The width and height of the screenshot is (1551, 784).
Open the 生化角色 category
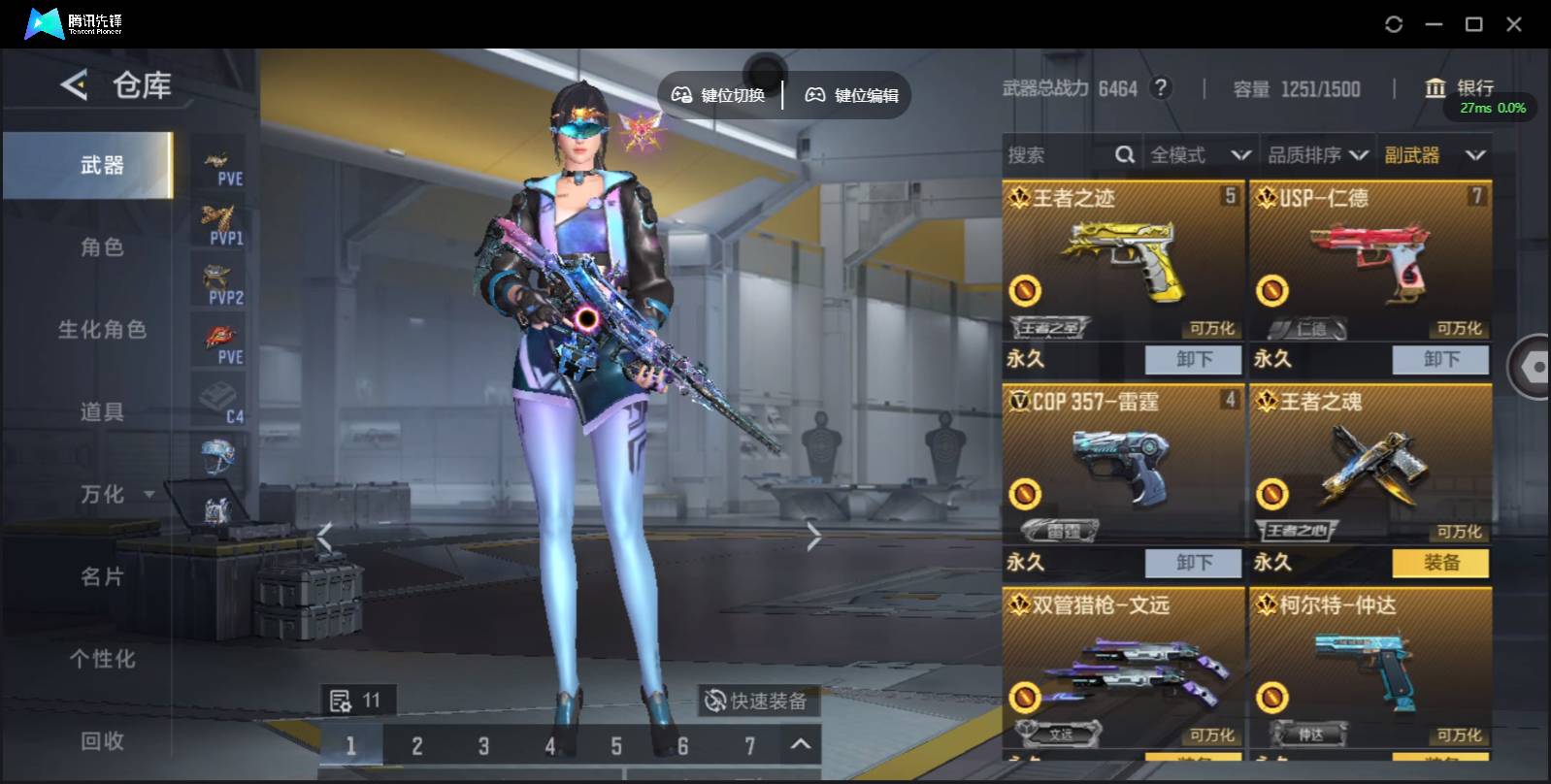pos(102,330)
